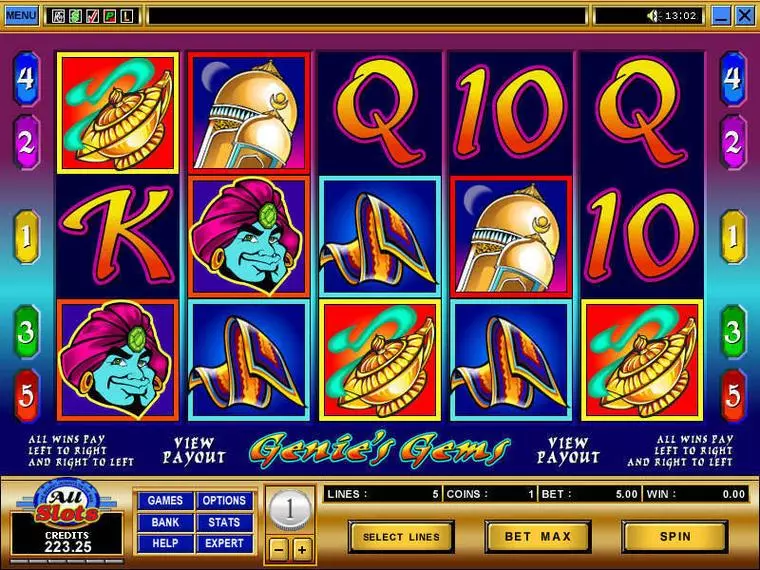Select payline 4 on left side
The height and width of the screenshot is (570, 760).
25,78
